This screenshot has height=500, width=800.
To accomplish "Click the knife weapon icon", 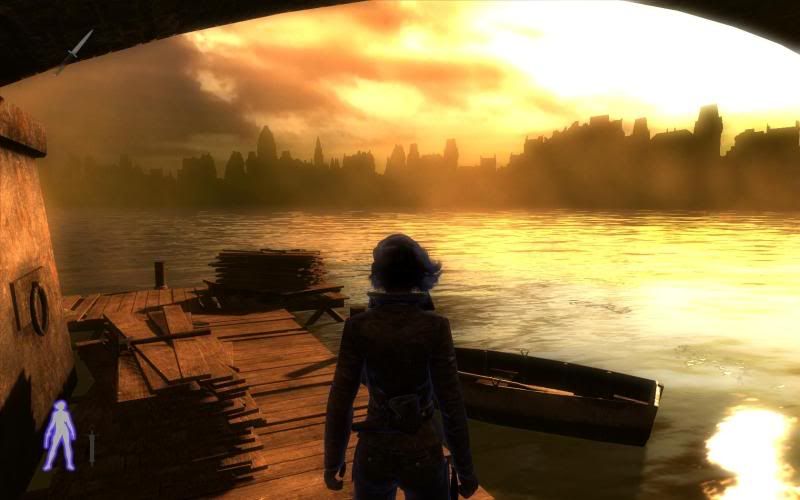I will 74,50.
